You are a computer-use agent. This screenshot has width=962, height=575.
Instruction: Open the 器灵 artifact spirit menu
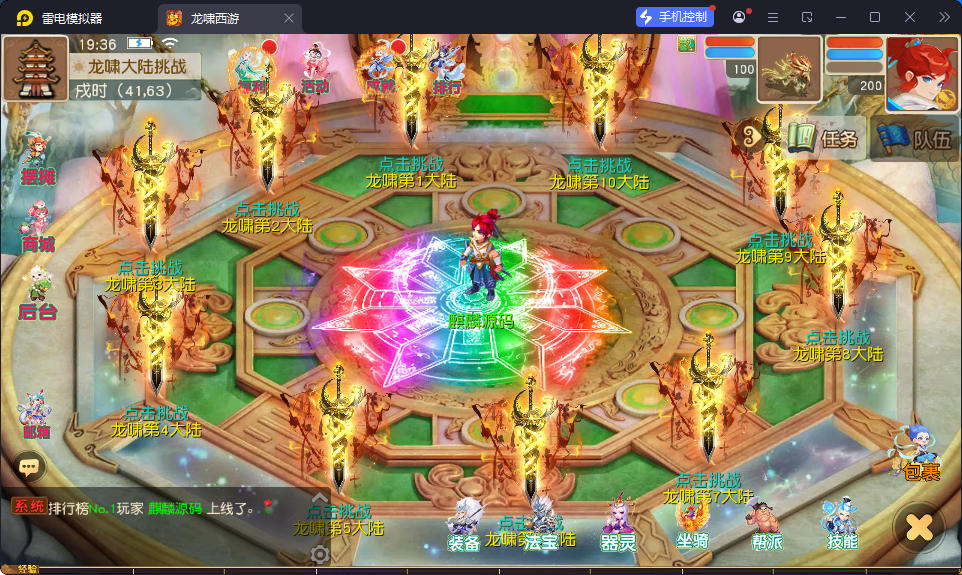(x=618, y=524)
